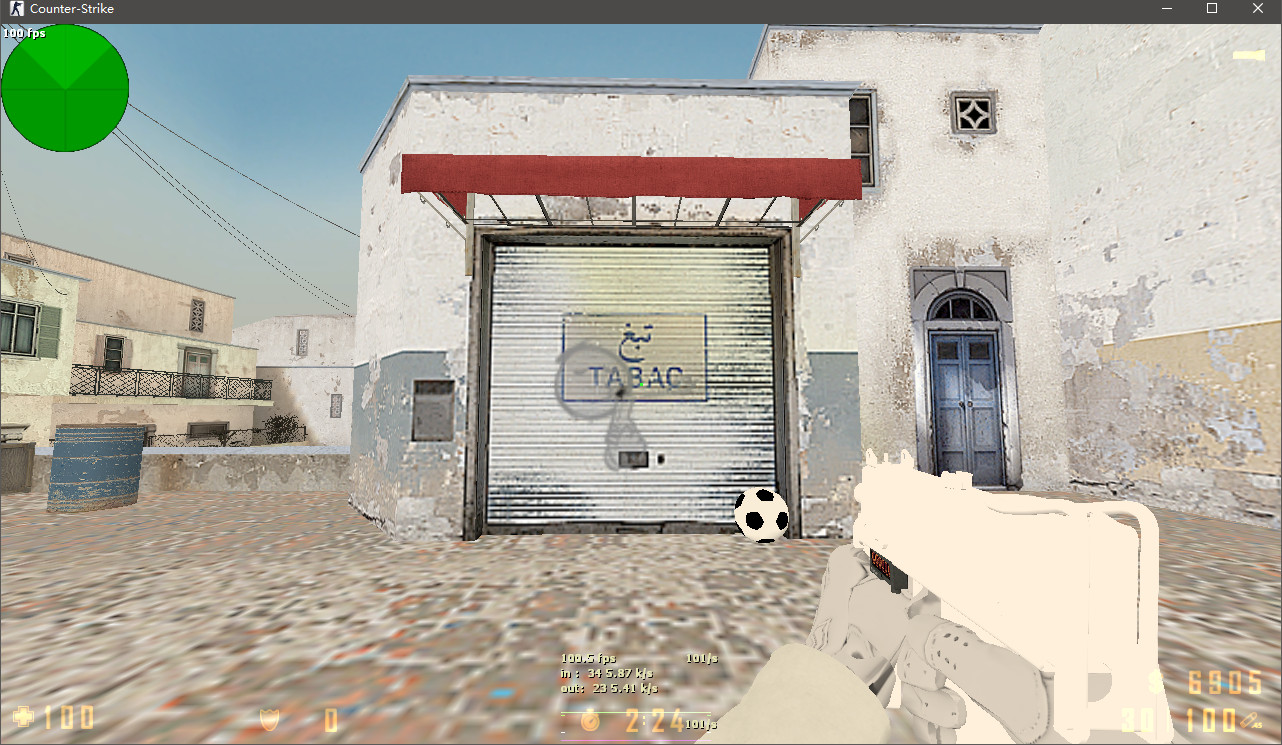
Task: Click the dollar sign money icon
Action: tap(1154, 681)
